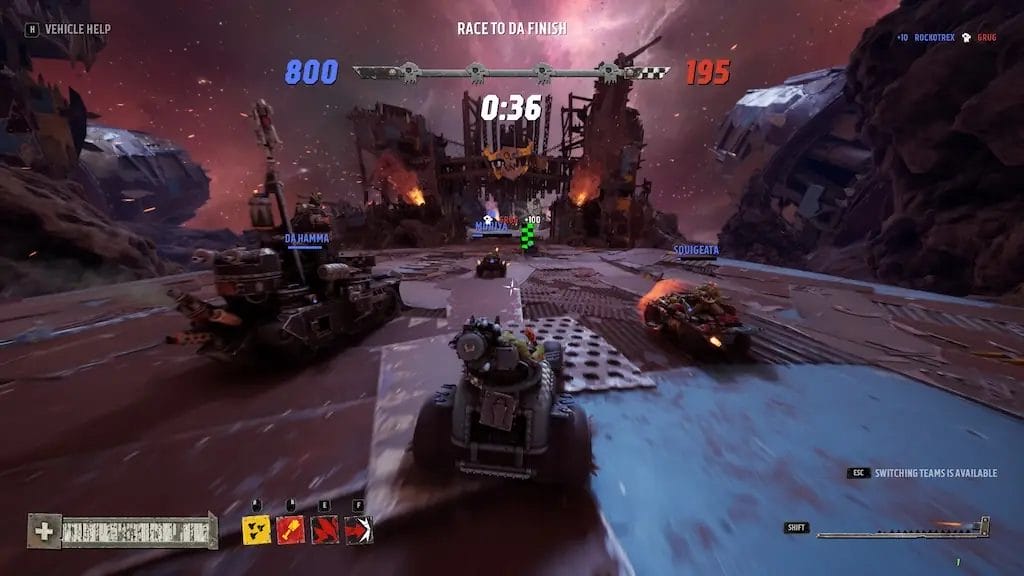Activate the yellow scatter-shot weapon icon
The image size is (1024, 576).
[256, 530]
